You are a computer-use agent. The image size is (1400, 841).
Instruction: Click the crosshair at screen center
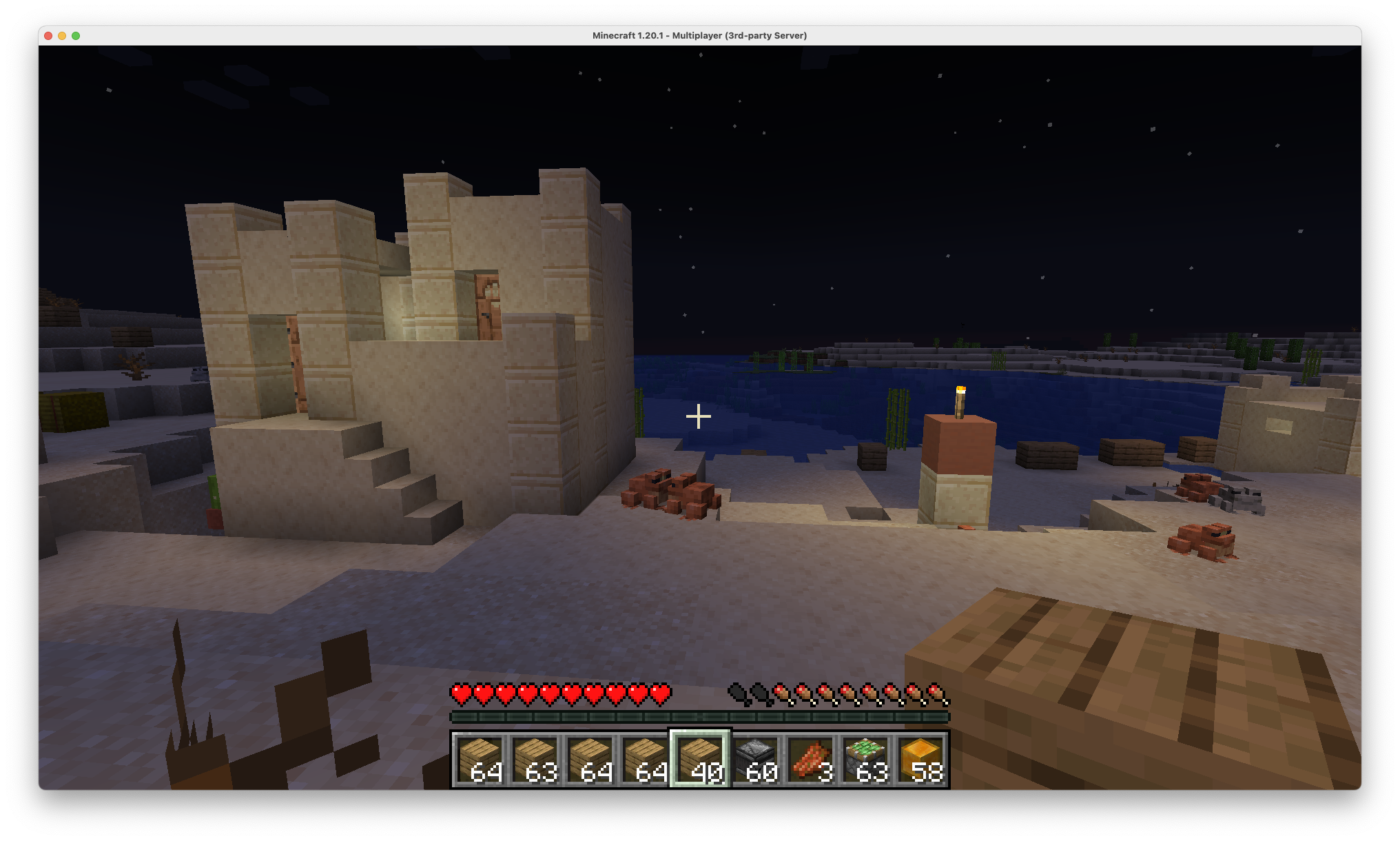698,416
